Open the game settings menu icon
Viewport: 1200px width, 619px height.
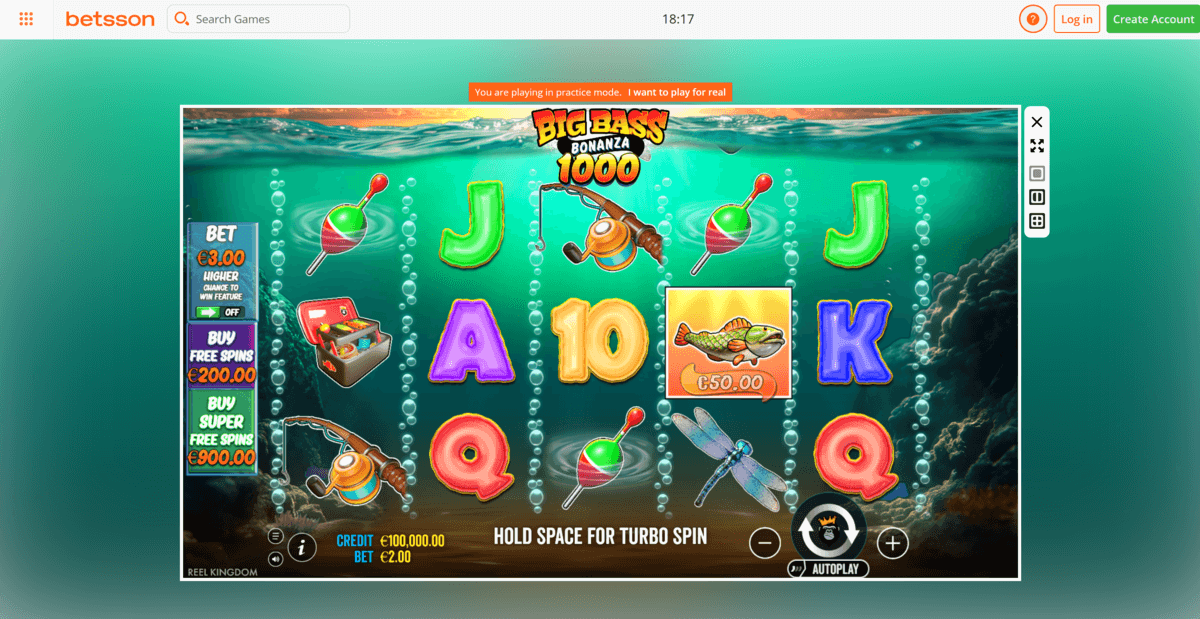pyautogui.click(x=275, y=536)
